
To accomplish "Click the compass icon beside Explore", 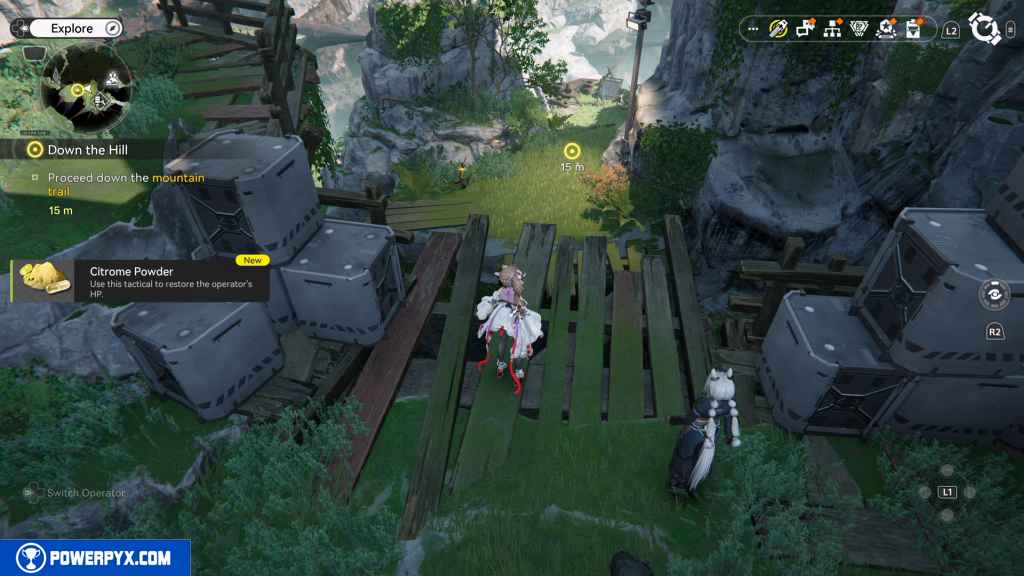I will tap(112, 29).
